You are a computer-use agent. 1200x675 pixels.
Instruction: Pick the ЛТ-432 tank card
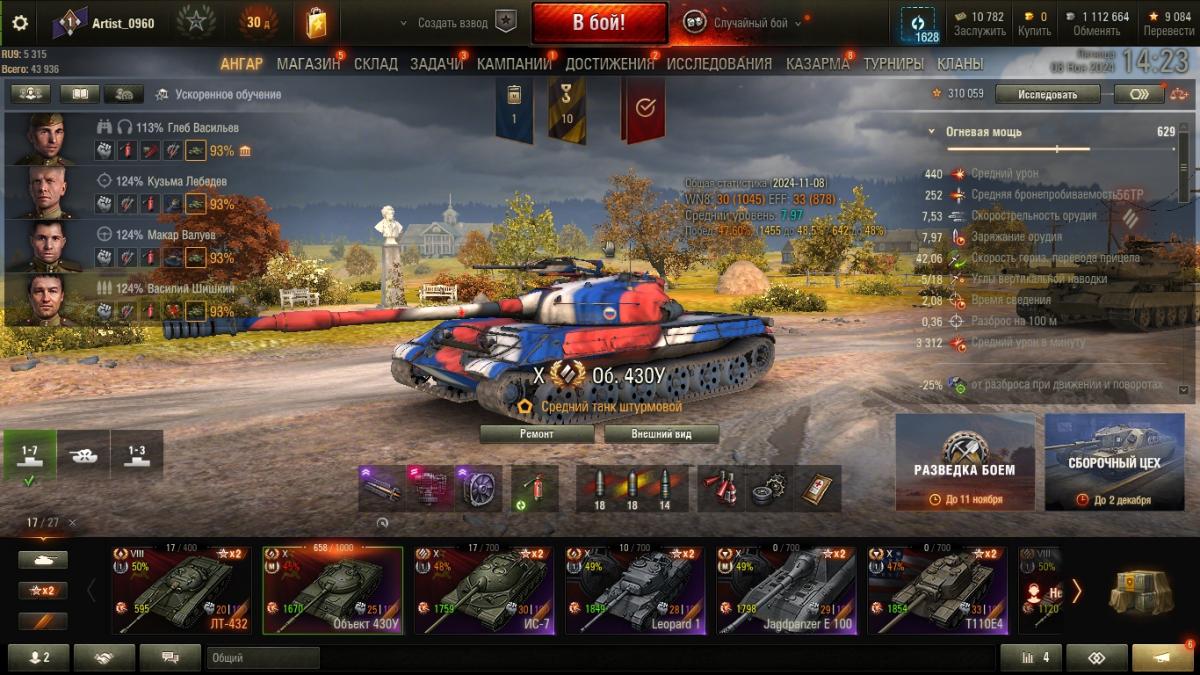tap(181, 590)
